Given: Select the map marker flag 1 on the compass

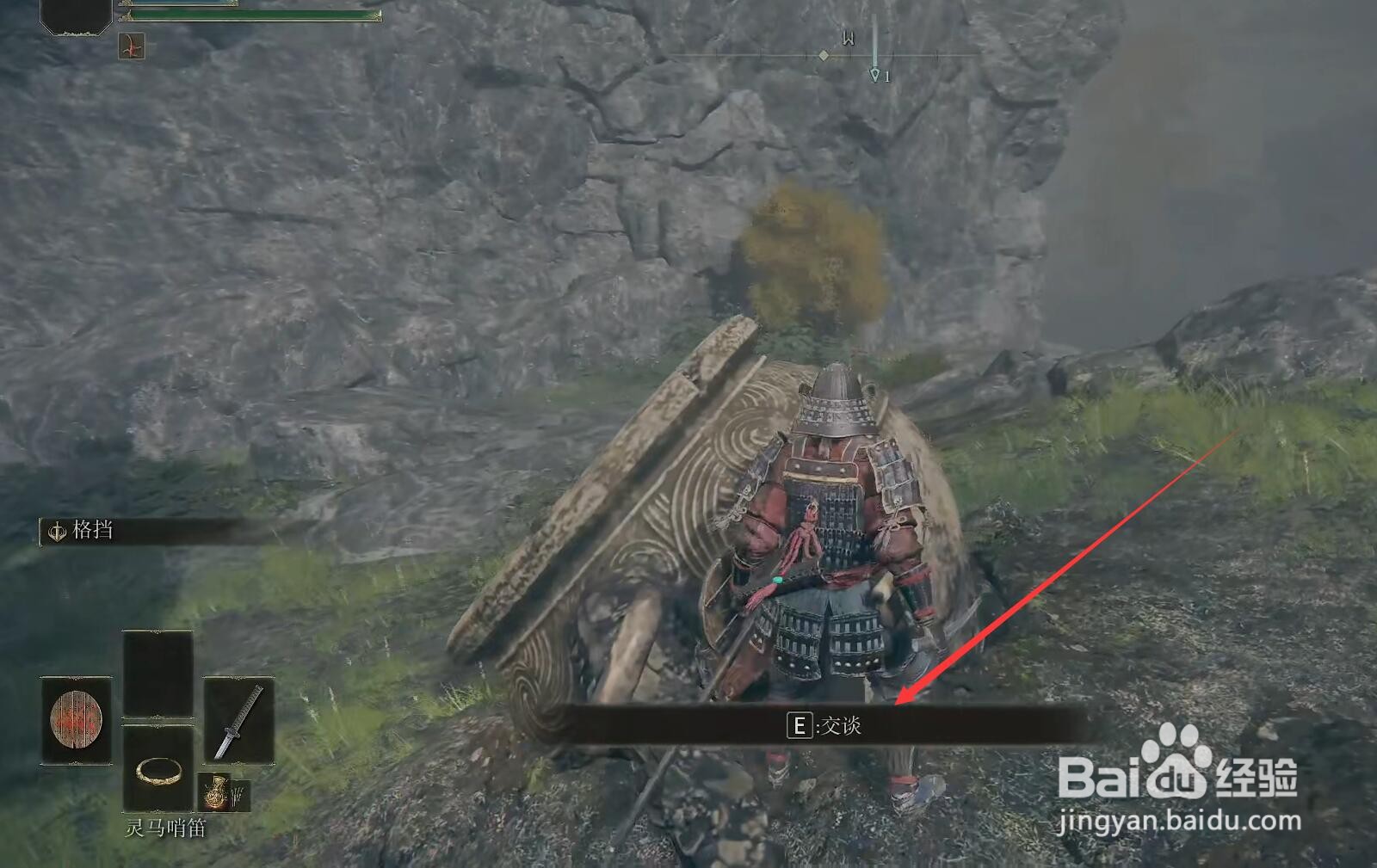Looking at the screenshot, I should point(875,76).
